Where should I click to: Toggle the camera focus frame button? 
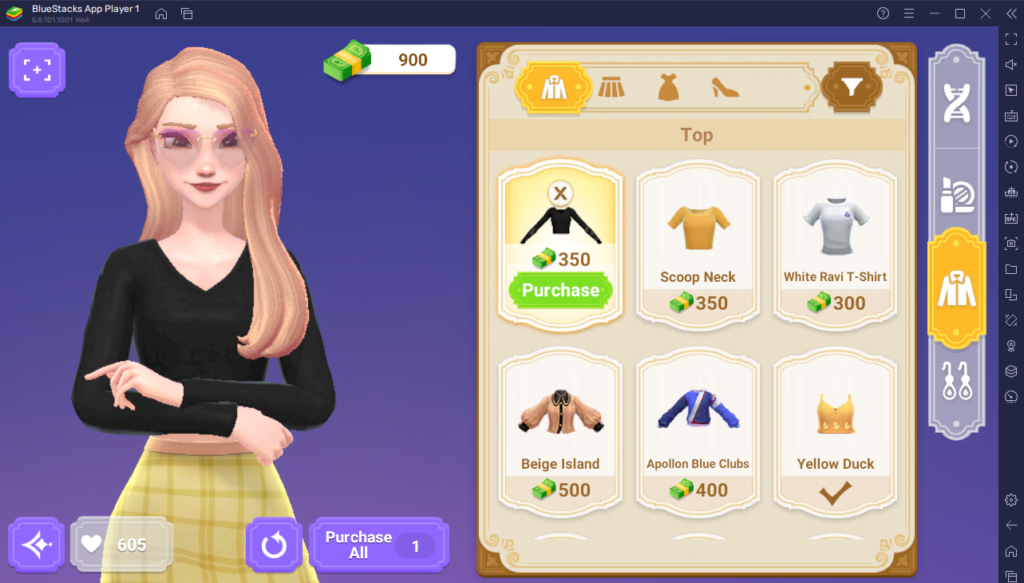[x=37, y=70]
